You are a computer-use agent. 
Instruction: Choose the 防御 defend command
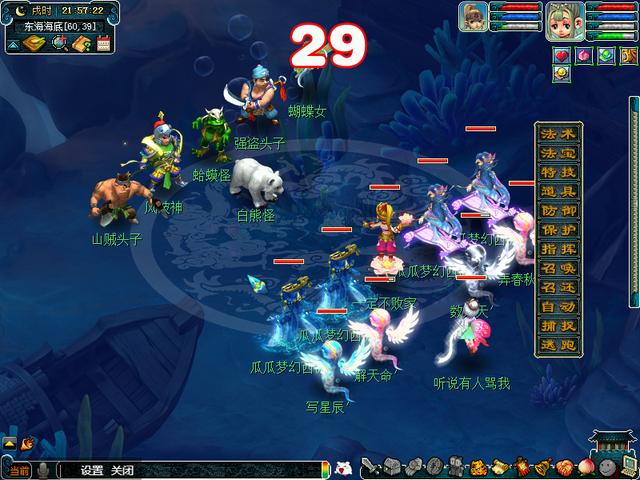coord(559,210)
